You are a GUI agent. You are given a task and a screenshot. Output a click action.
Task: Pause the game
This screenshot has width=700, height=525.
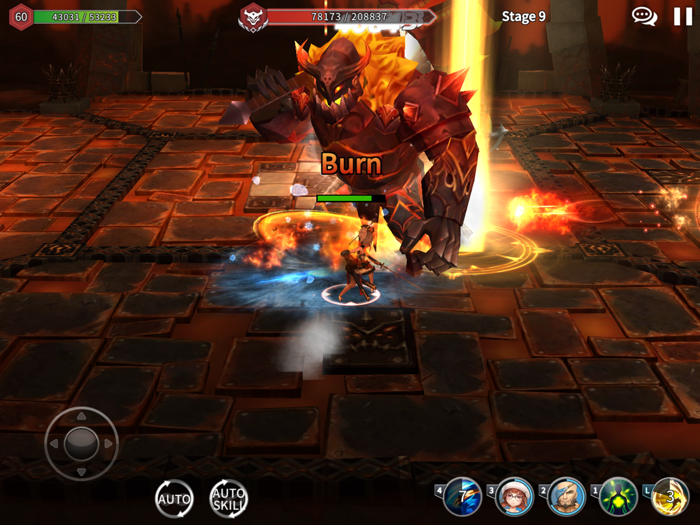point(683,16)
